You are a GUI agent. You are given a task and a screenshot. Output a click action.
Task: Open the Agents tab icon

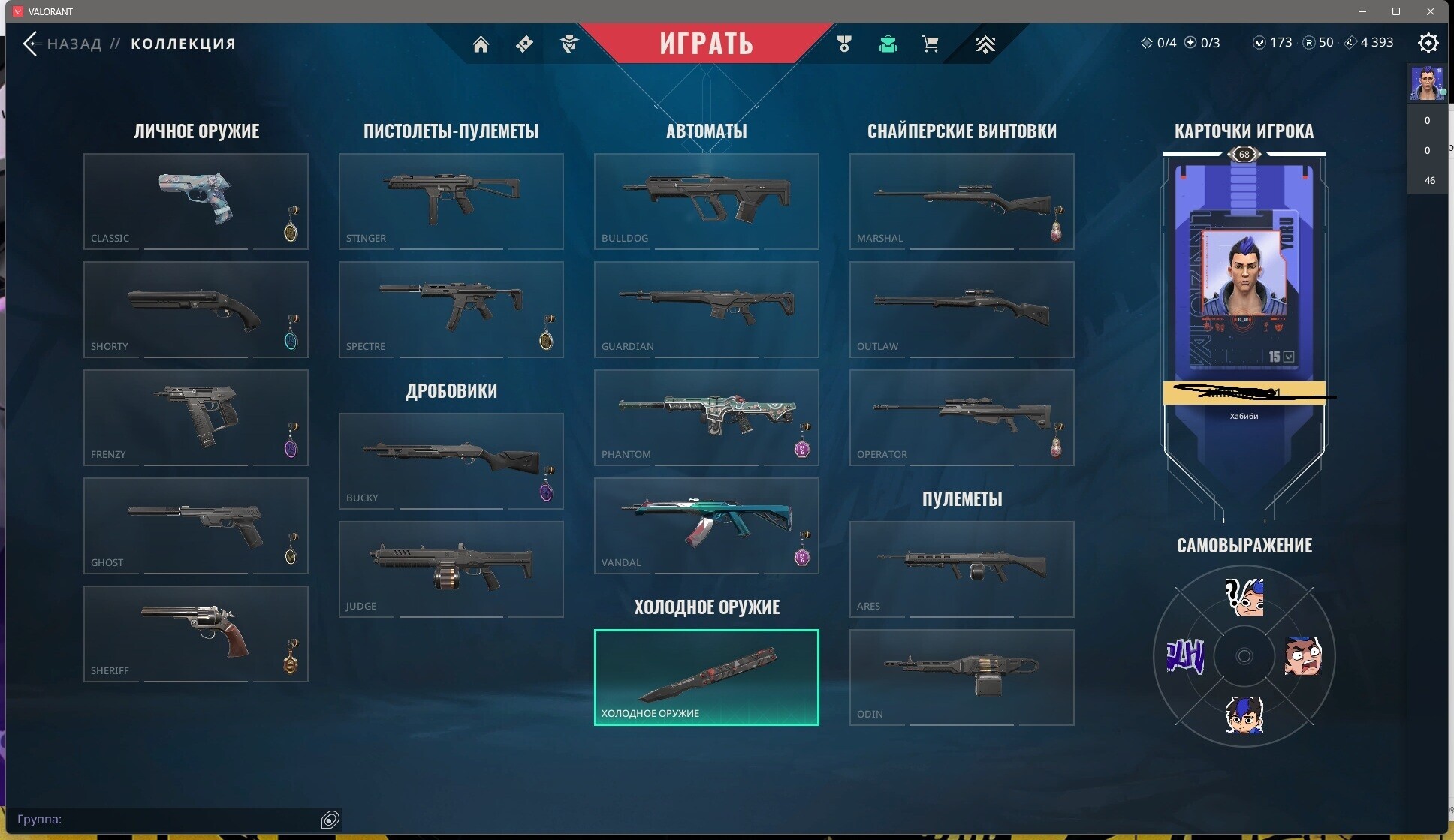coord(569,44)
